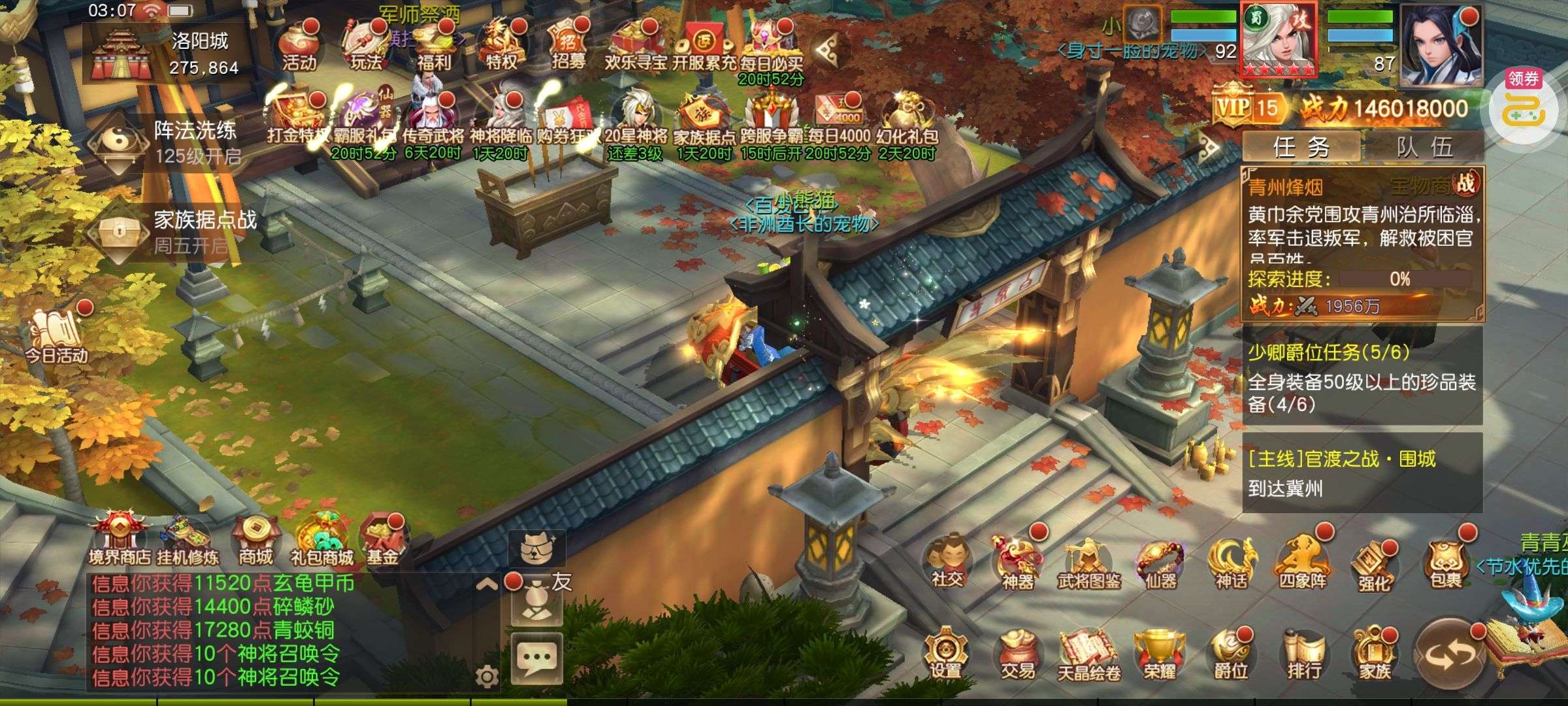Open the 家族 clan menu
This screenshot has width=1568, height=706.
(x=1375, y=654)
